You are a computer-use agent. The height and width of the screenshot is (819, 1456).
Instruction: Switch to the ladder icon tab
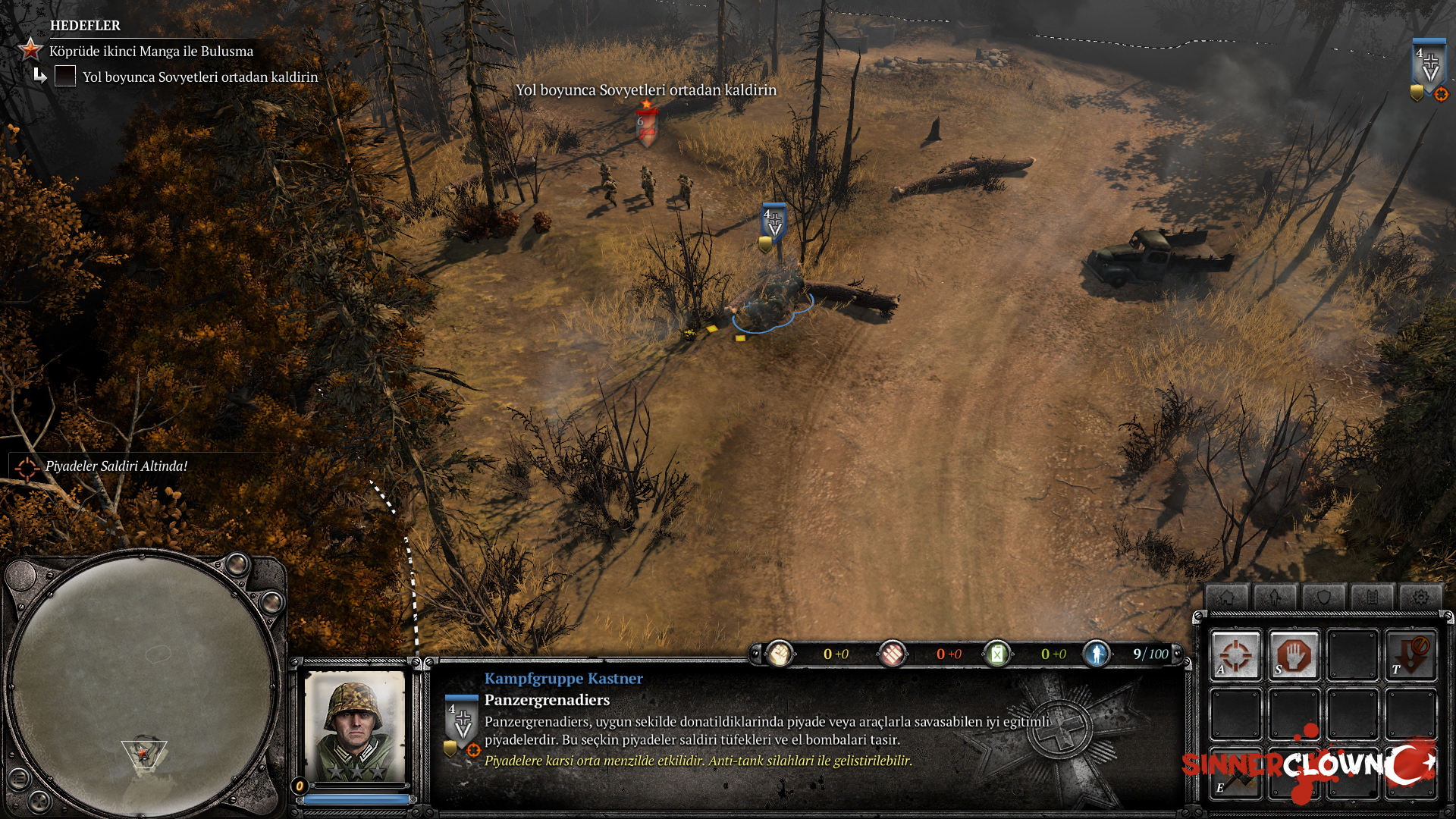pyautogui.click(x=1372, y=598)
